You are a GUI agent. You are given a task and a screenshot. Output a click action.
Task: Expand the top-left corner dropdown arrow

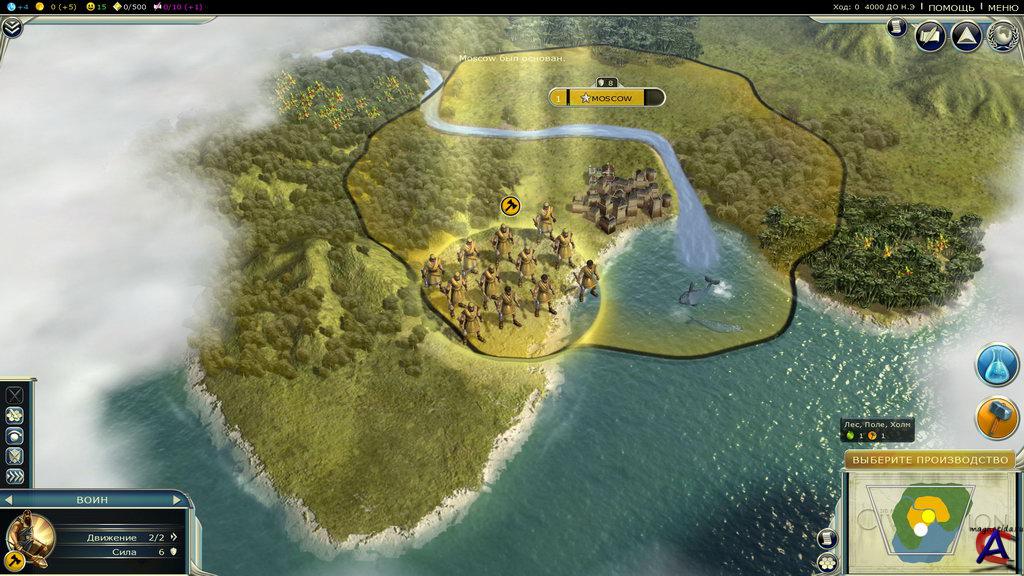coord(11,28)
